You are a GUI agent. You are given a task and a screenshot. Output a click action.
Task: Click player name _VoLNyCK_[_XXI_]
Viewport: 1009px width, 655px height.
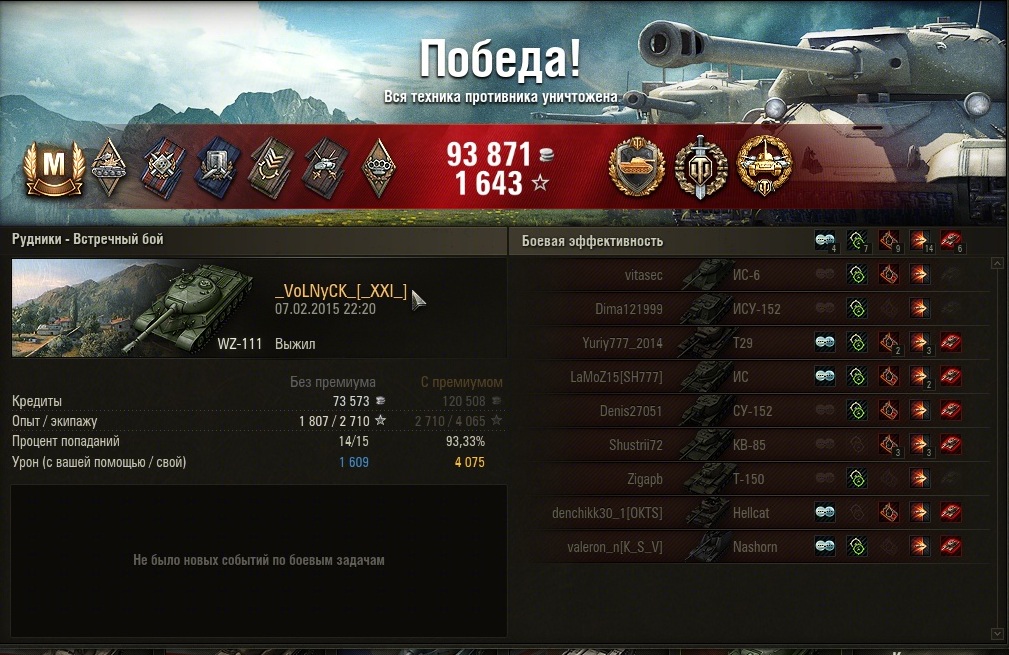click(340, 291)
